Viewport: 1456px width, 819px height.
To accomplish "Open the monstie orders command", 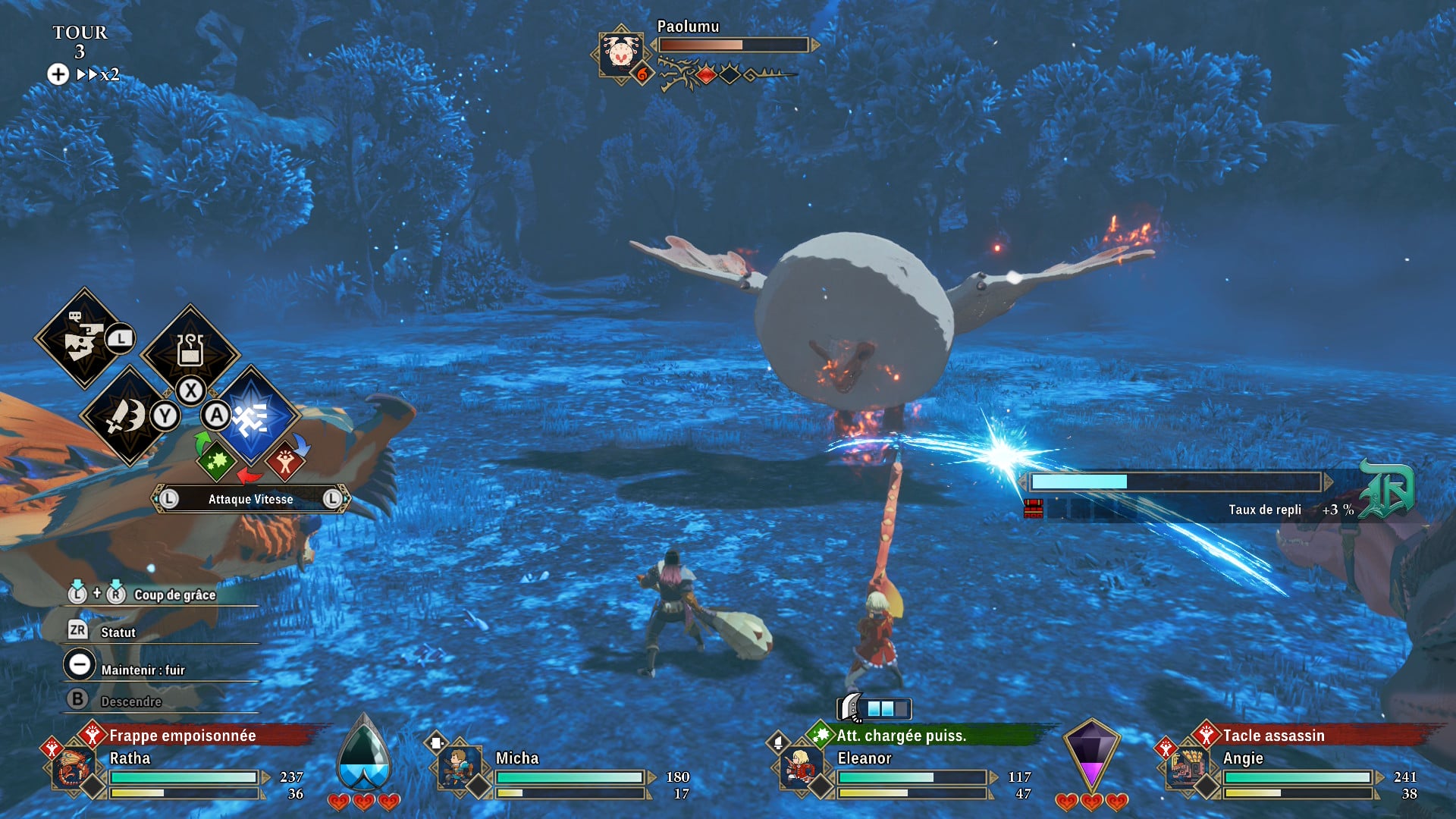I will [x=83, y=339].
